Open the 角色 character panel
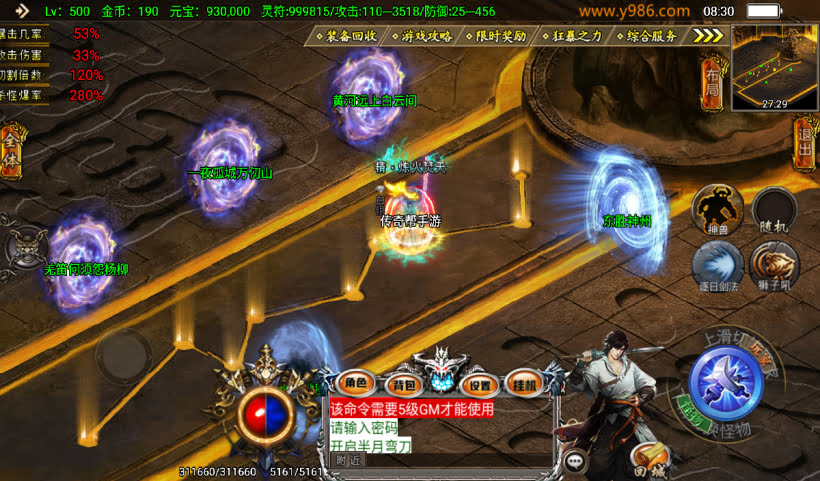The image size is (820, 481). pos(357,383)
